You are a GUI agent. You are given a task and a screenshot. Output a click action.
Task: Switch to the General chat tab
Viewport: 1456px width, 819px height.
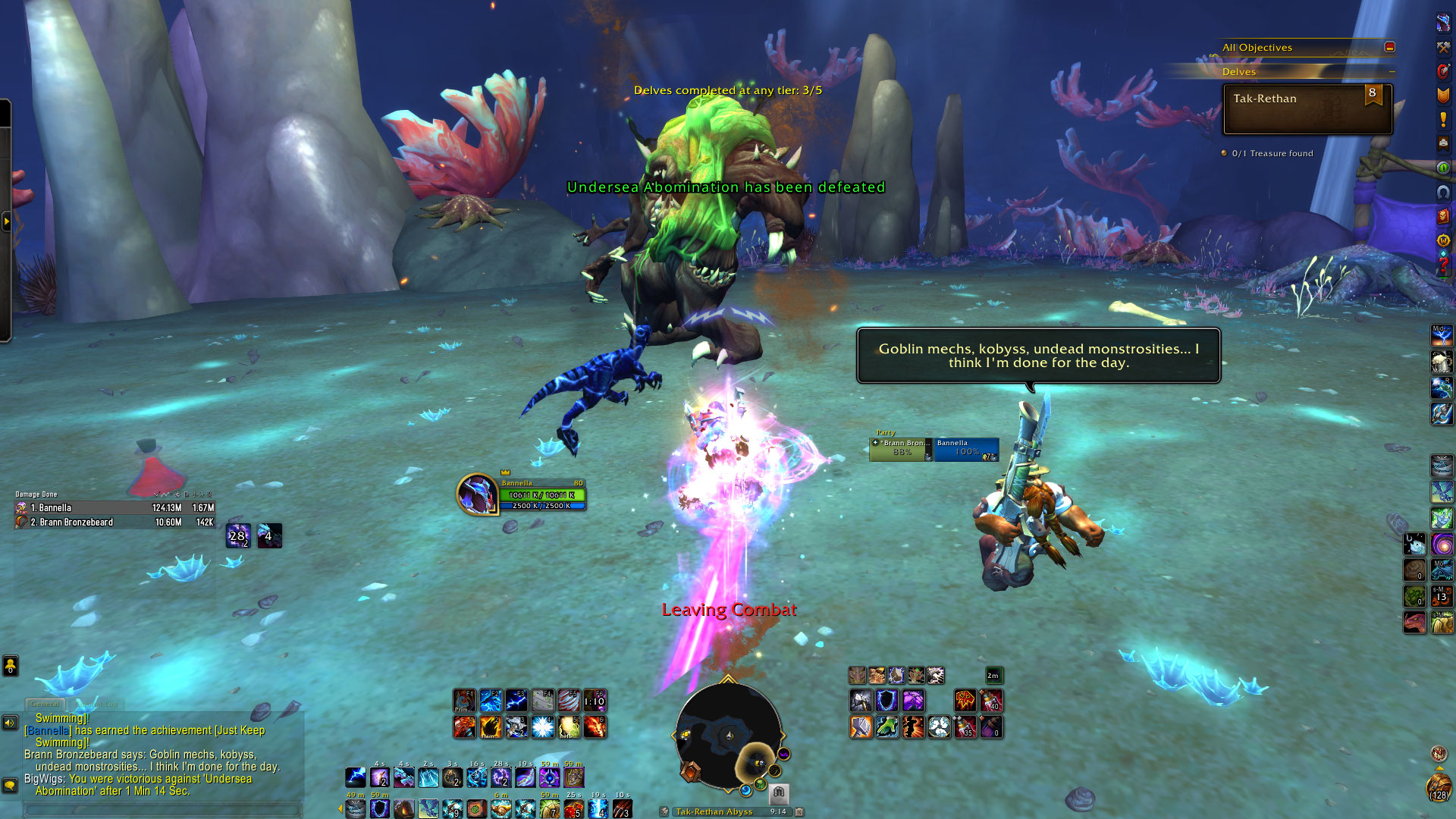(x=45, y=704)
